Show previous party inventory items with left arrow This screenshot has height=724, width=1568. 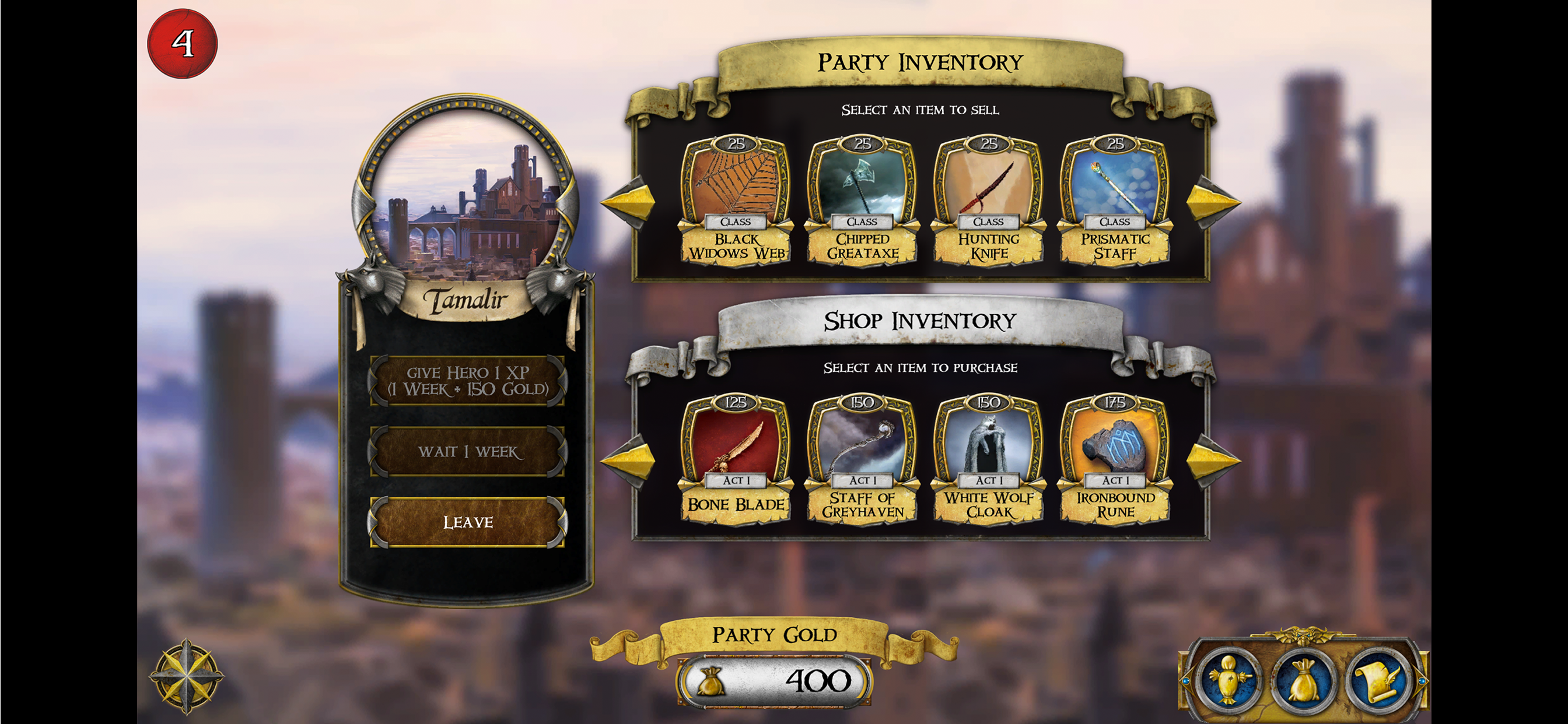(x=629, y=202)
